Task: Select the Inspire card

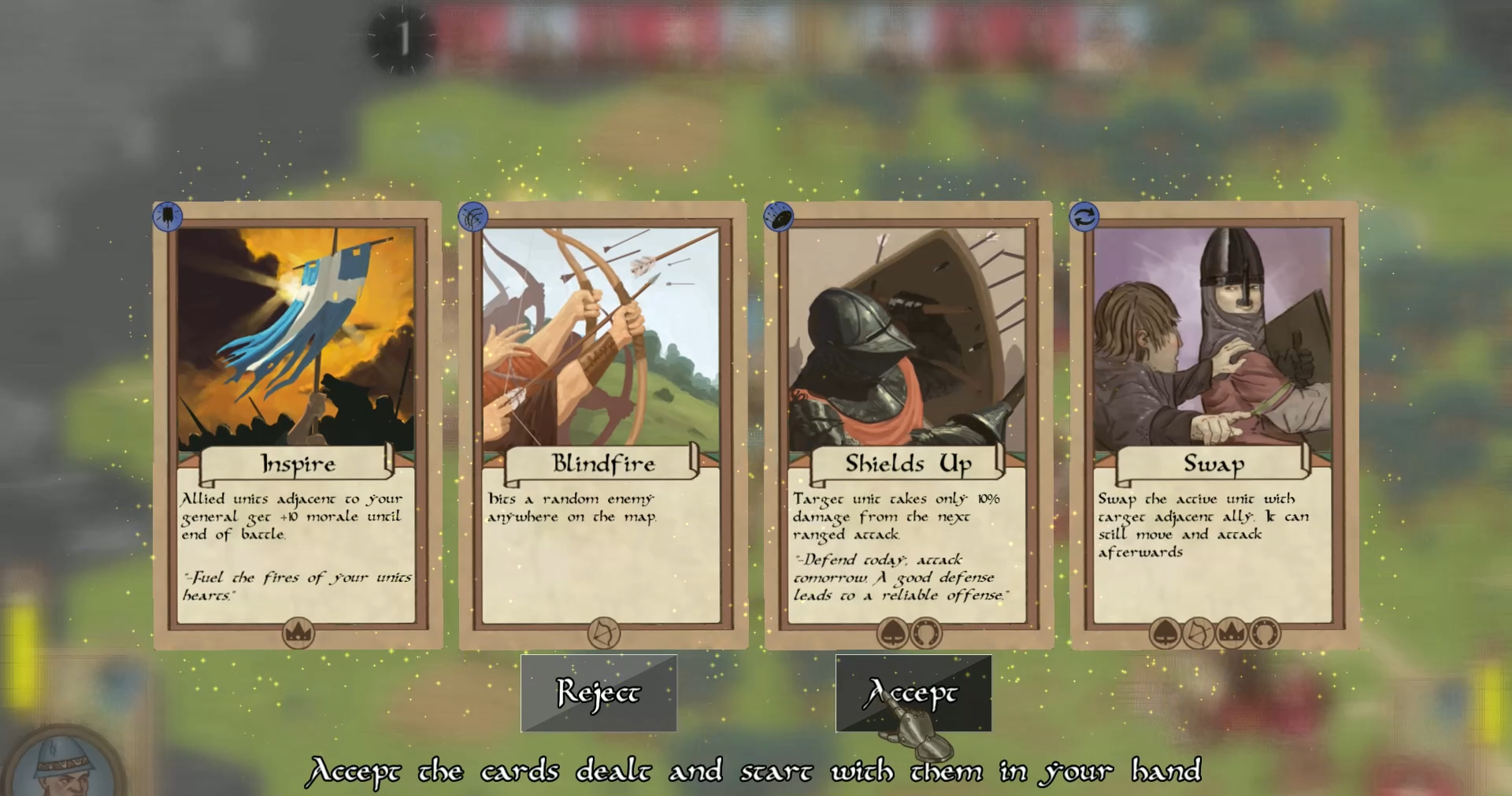Action: click(x=297, y=425)
